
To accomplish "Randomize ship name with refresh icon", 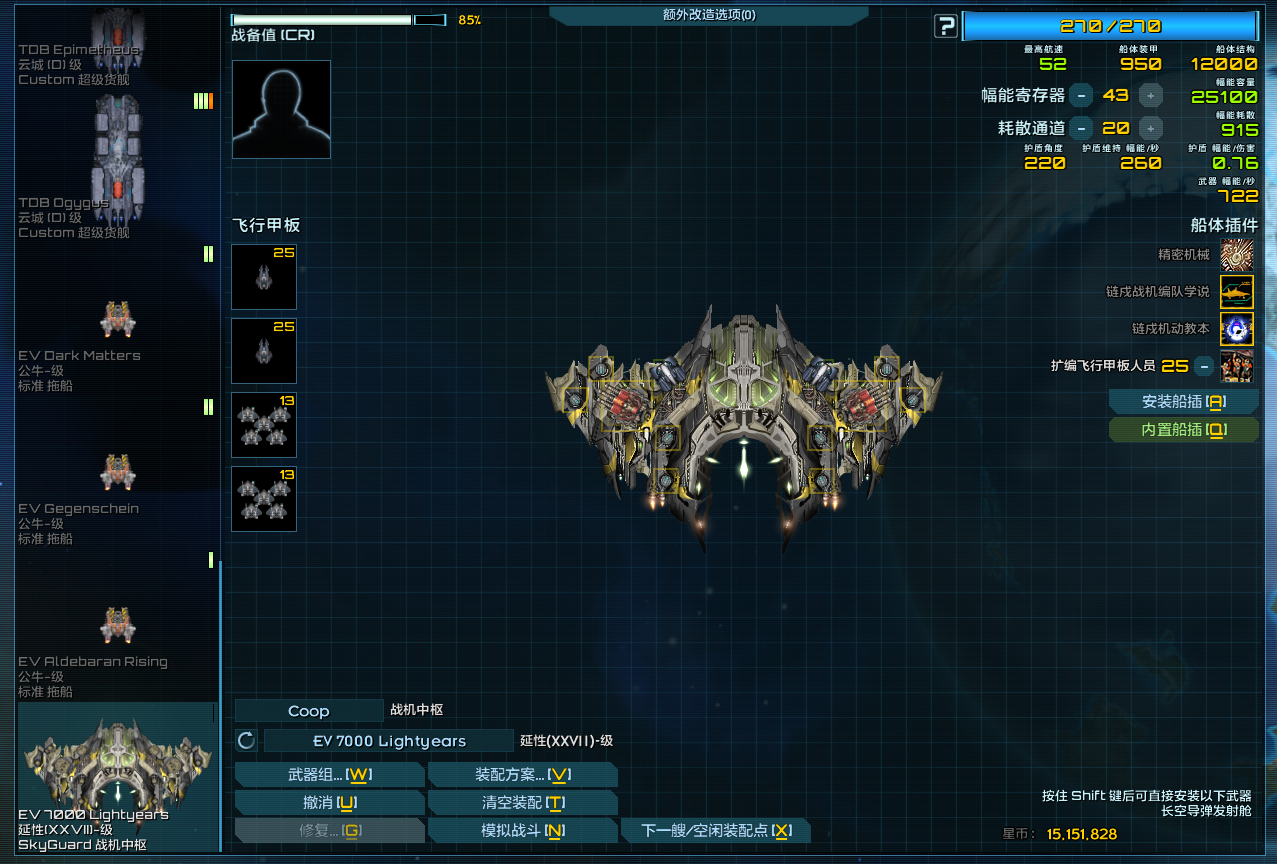I will point(246,741).
